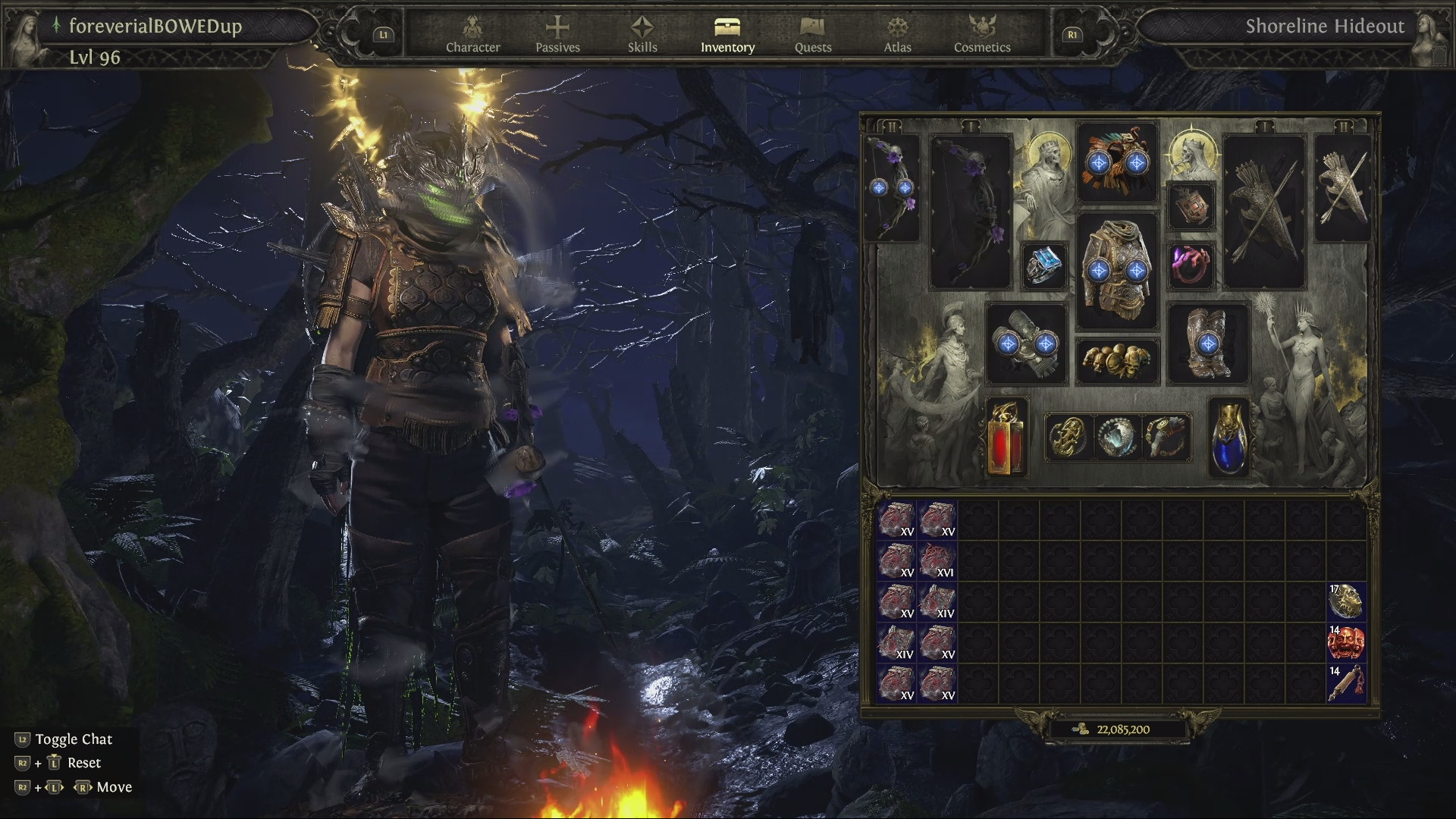Select the pink coiled ring
Viewport: 1456px width, 819px height.
pyautogui.click(x=1191, y=265)
